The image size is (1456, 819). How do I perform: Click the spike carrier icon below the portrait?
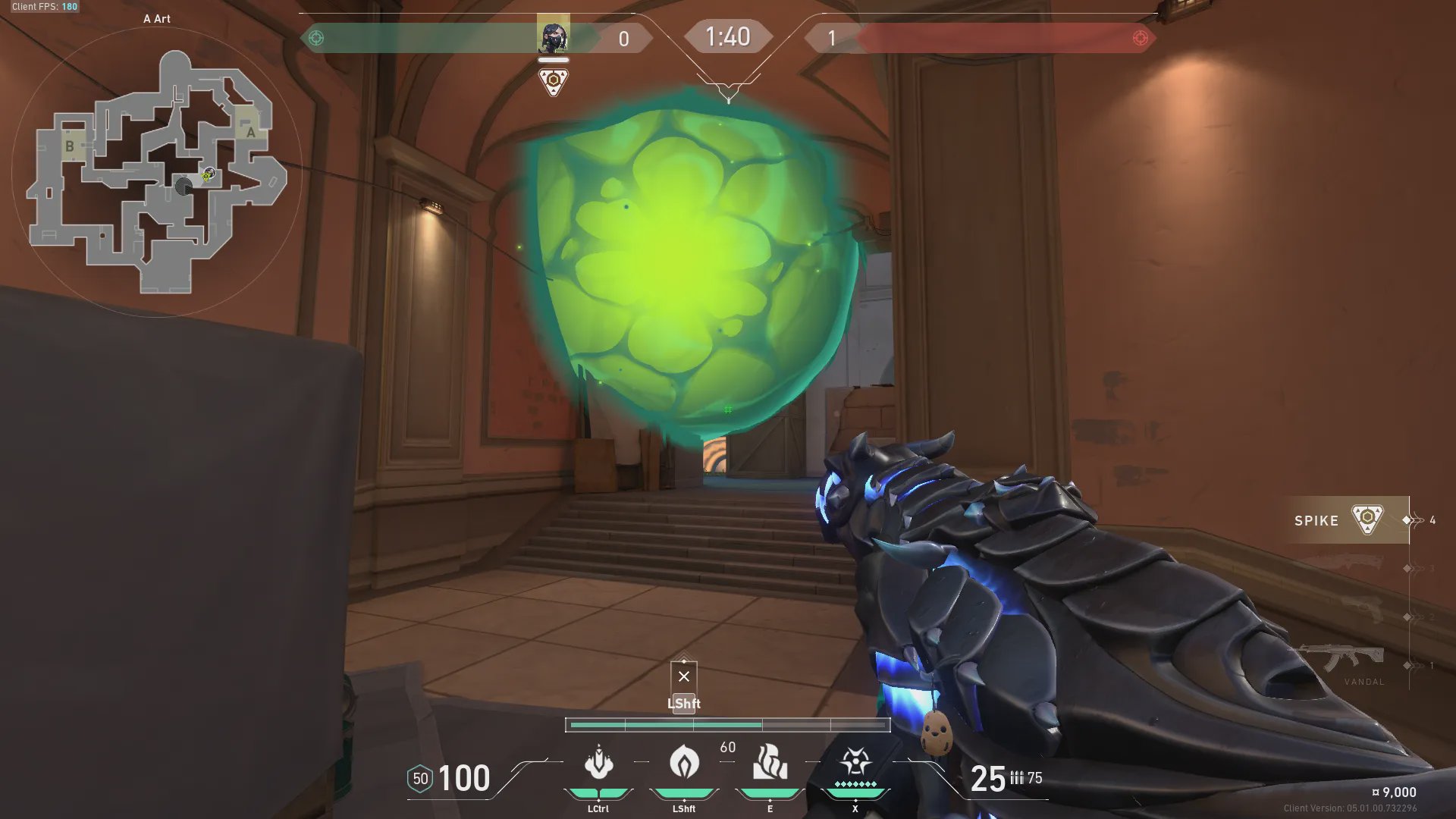click(x=554, y=81)
